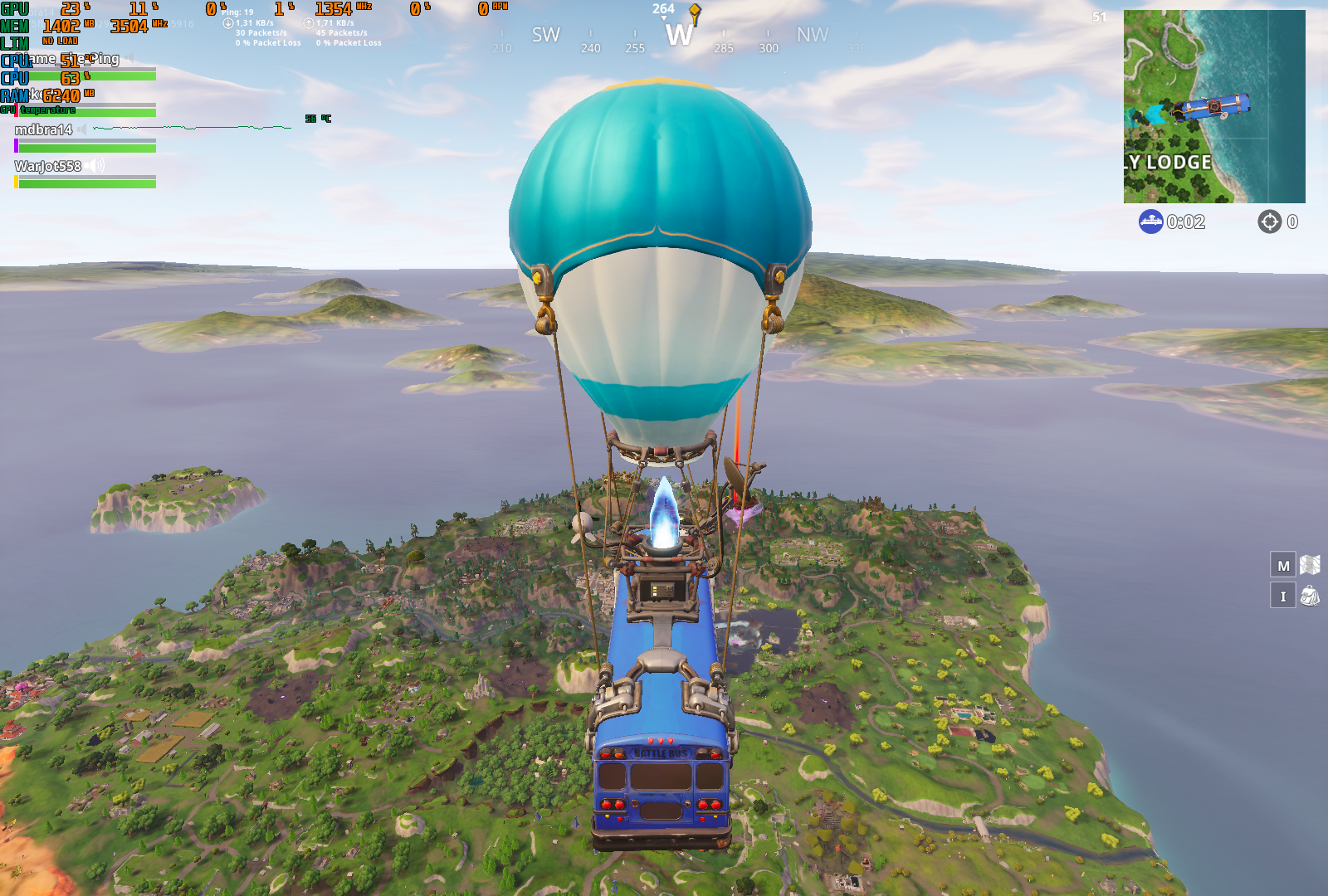Click the elimination count of 0
This screenshot has height=896, width=1328.
(1292, 222)
